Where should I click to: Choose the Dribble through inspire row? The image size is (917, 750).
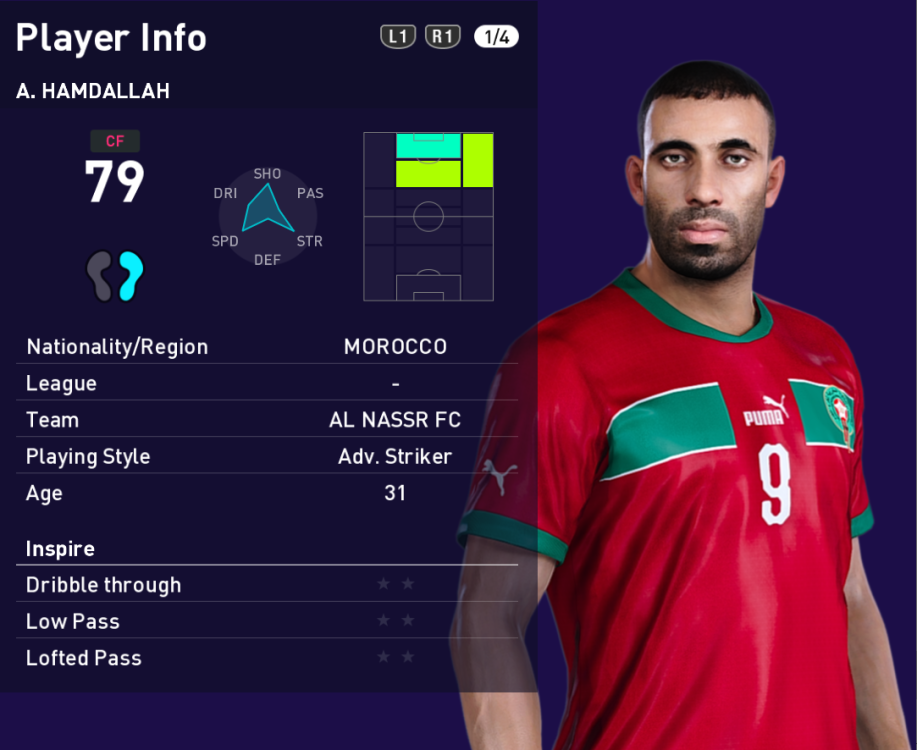pyautogui.click(x=267, y=585)
